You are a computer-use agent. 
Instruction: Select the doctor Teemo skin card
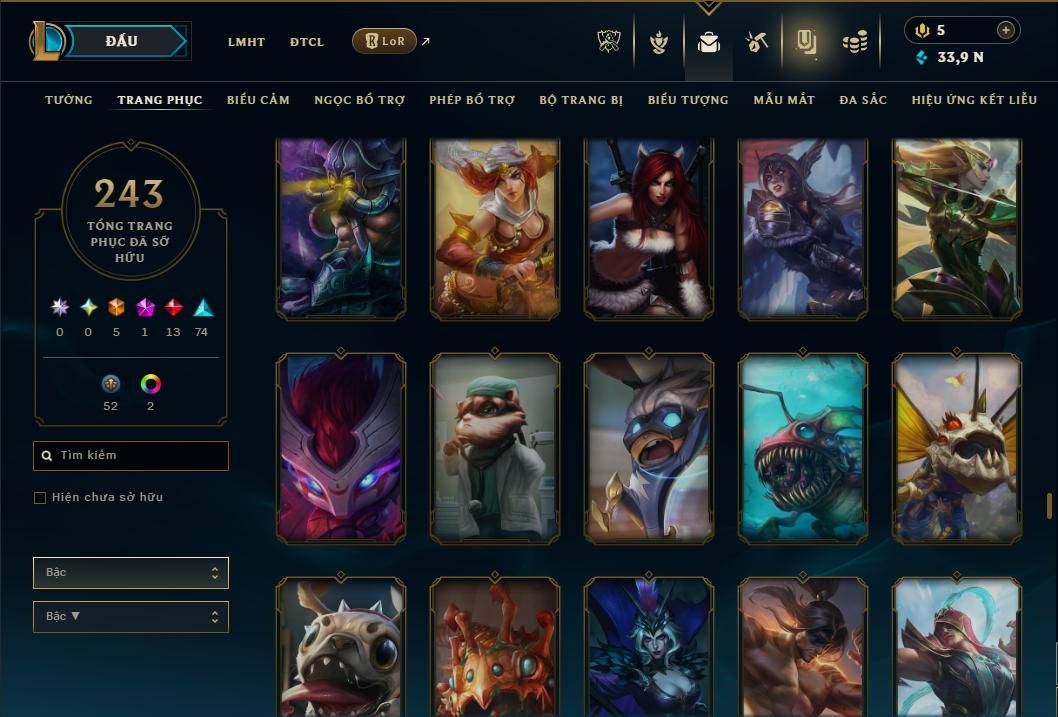[x=495, y=448]
